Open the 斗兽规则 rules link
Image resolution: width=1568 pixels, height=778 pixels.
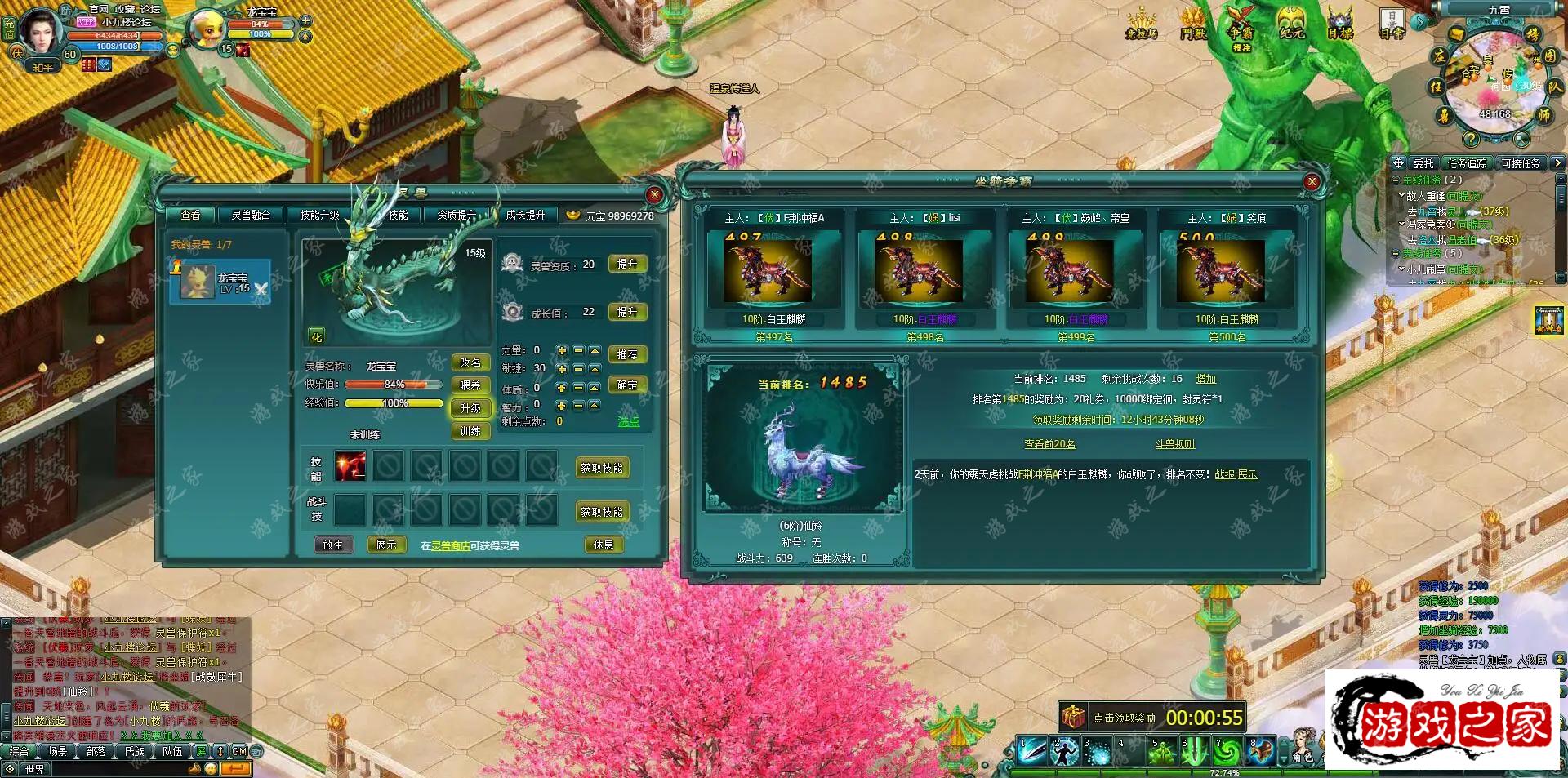pos(1174,444)
